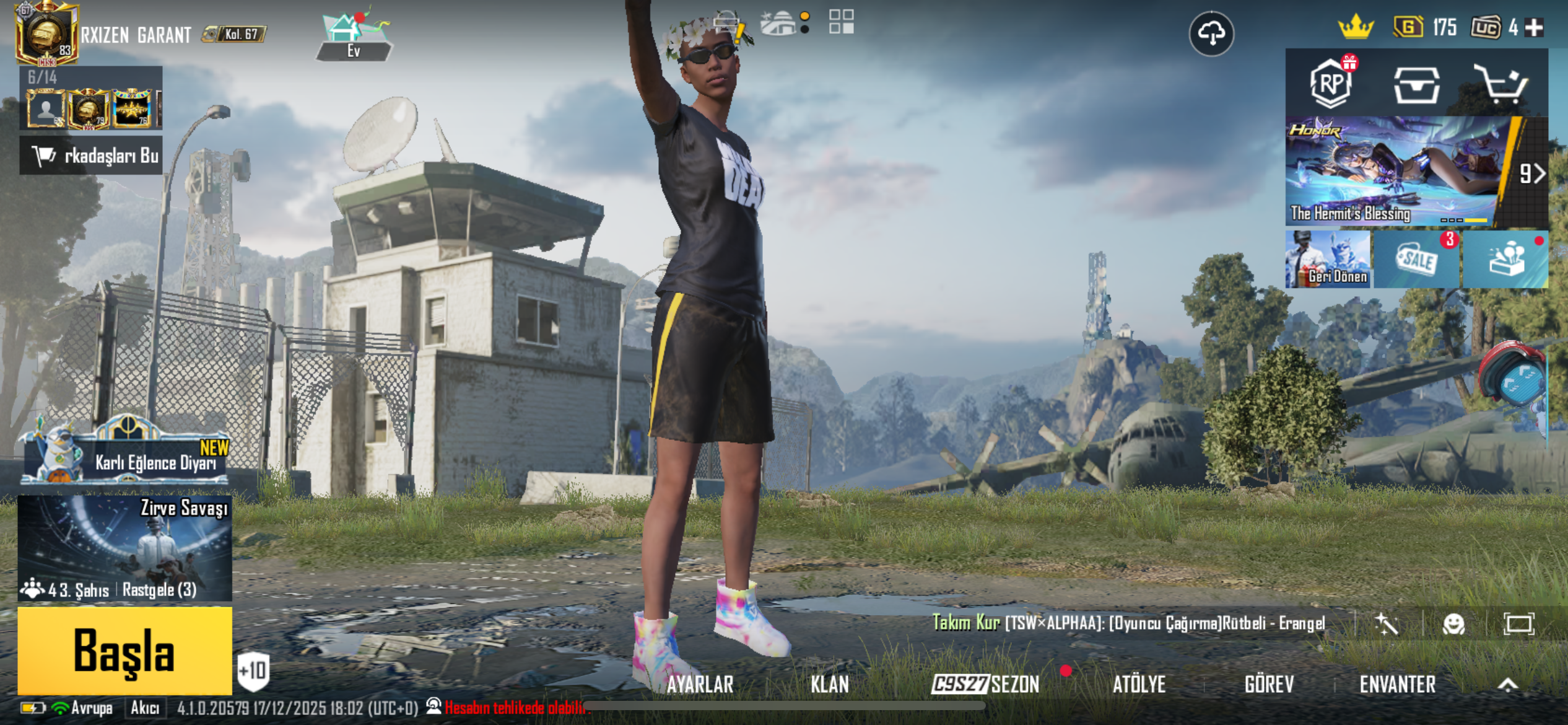1568x725 pixels.
Task: Open the Zirve Savaşı mode selector
Action: [x=124, y=547]
